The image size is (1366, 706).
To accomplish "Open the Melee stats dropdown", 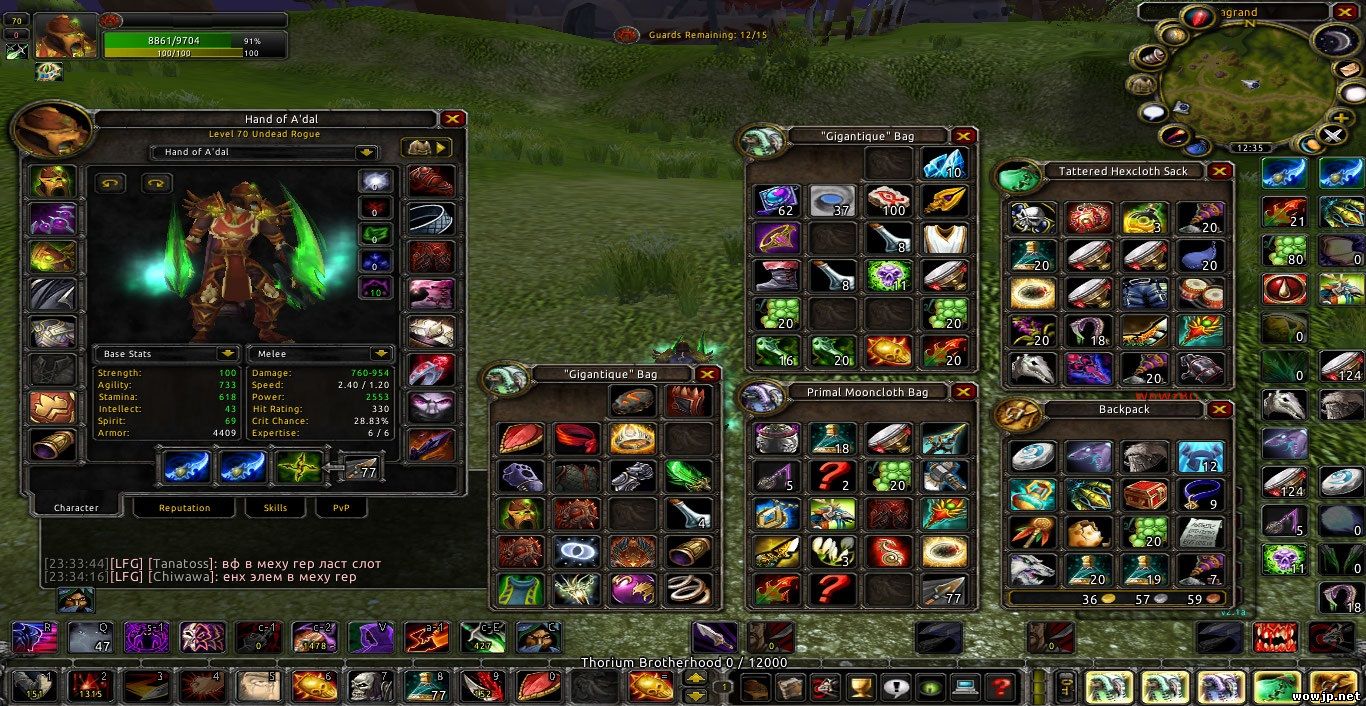I will (381, 354).
